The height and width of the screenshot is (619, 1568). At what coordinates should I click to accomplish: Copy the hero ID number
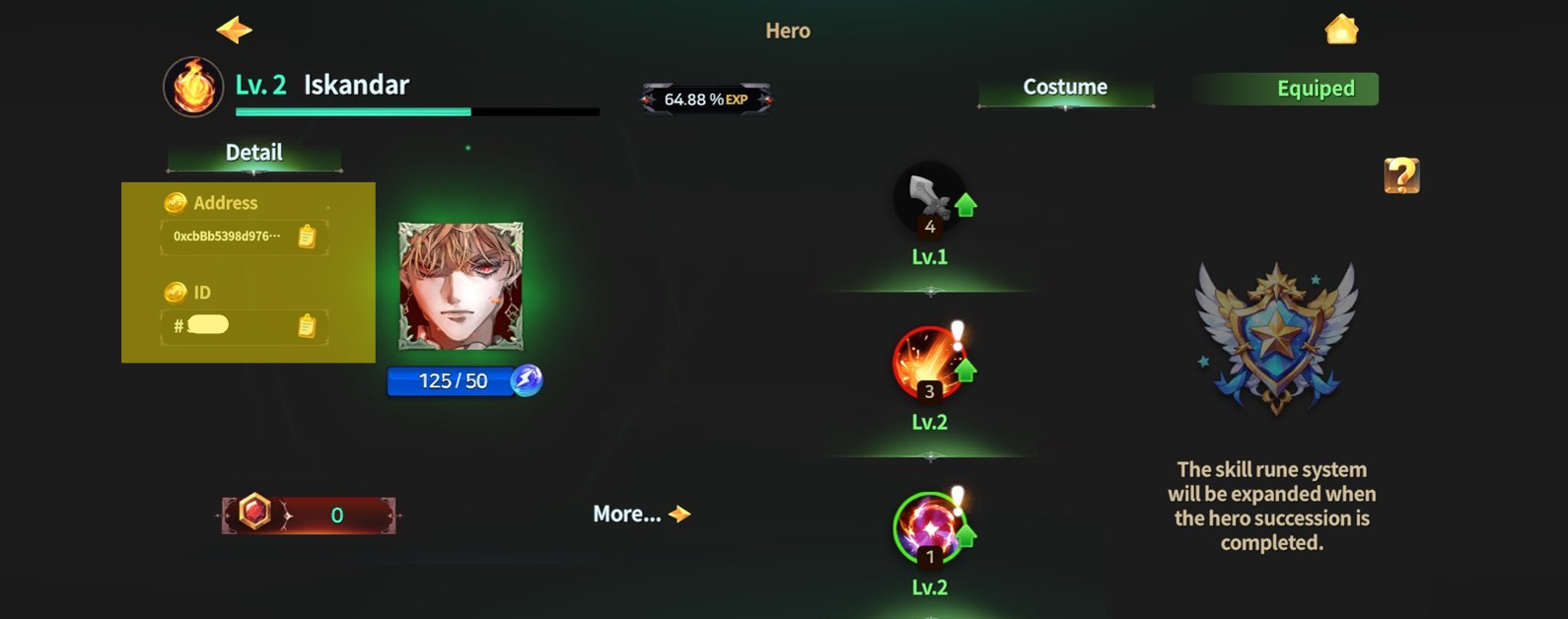(x=307, y=325)
